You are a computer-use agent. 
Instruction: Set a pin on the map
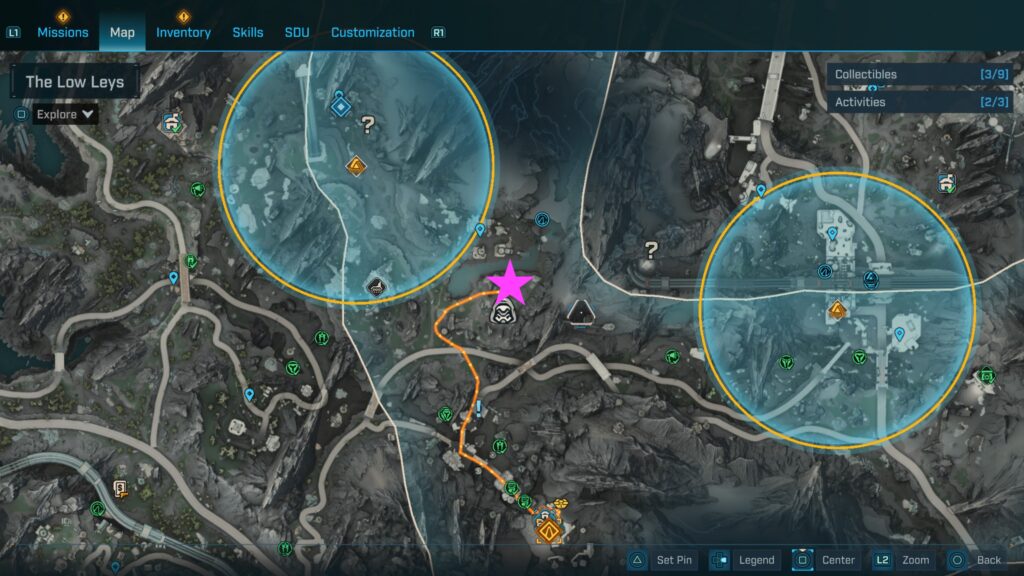665,560
